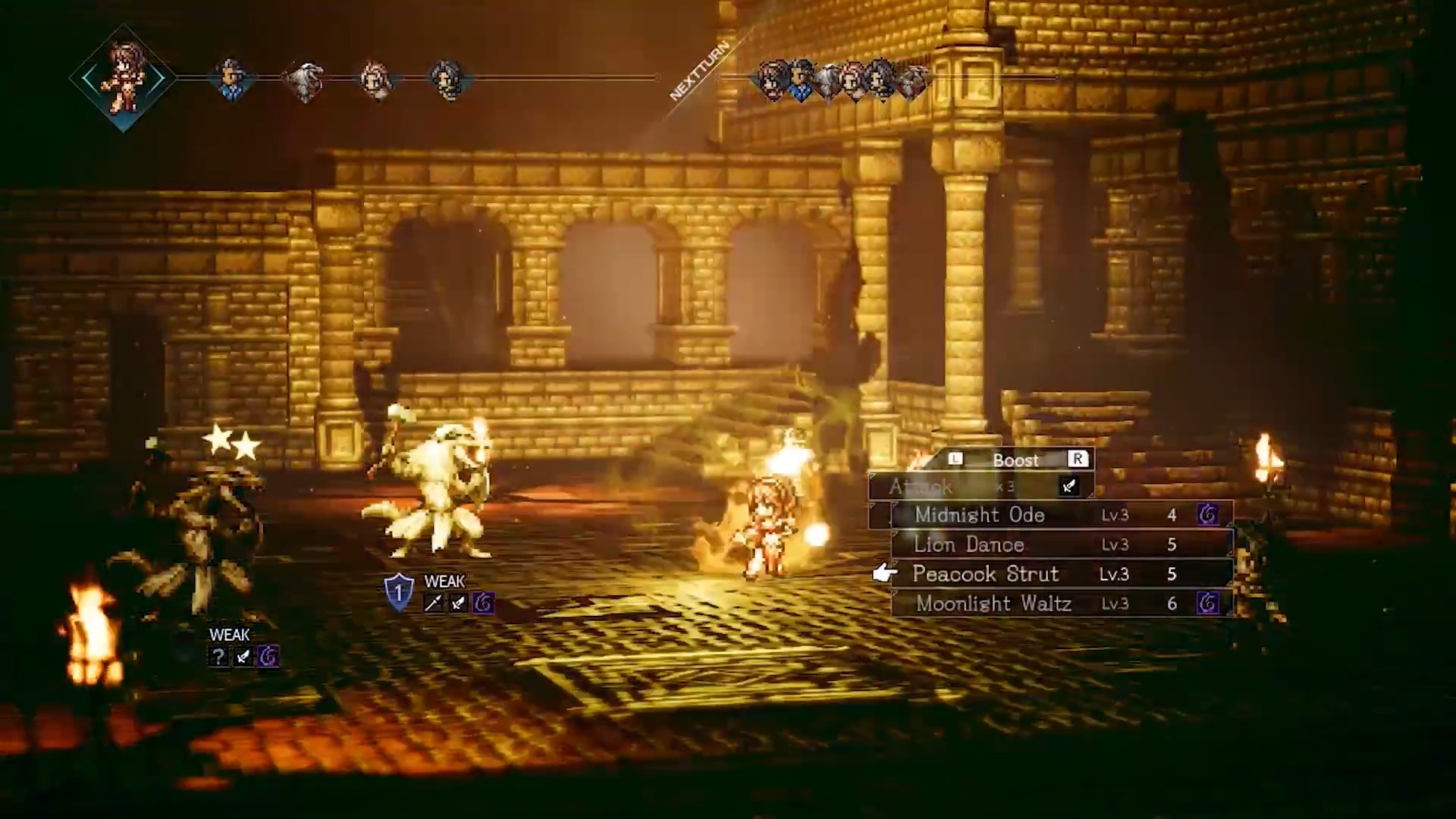
Task: Select the sword weakness icon below the left WEAK label
Action: 242,657
